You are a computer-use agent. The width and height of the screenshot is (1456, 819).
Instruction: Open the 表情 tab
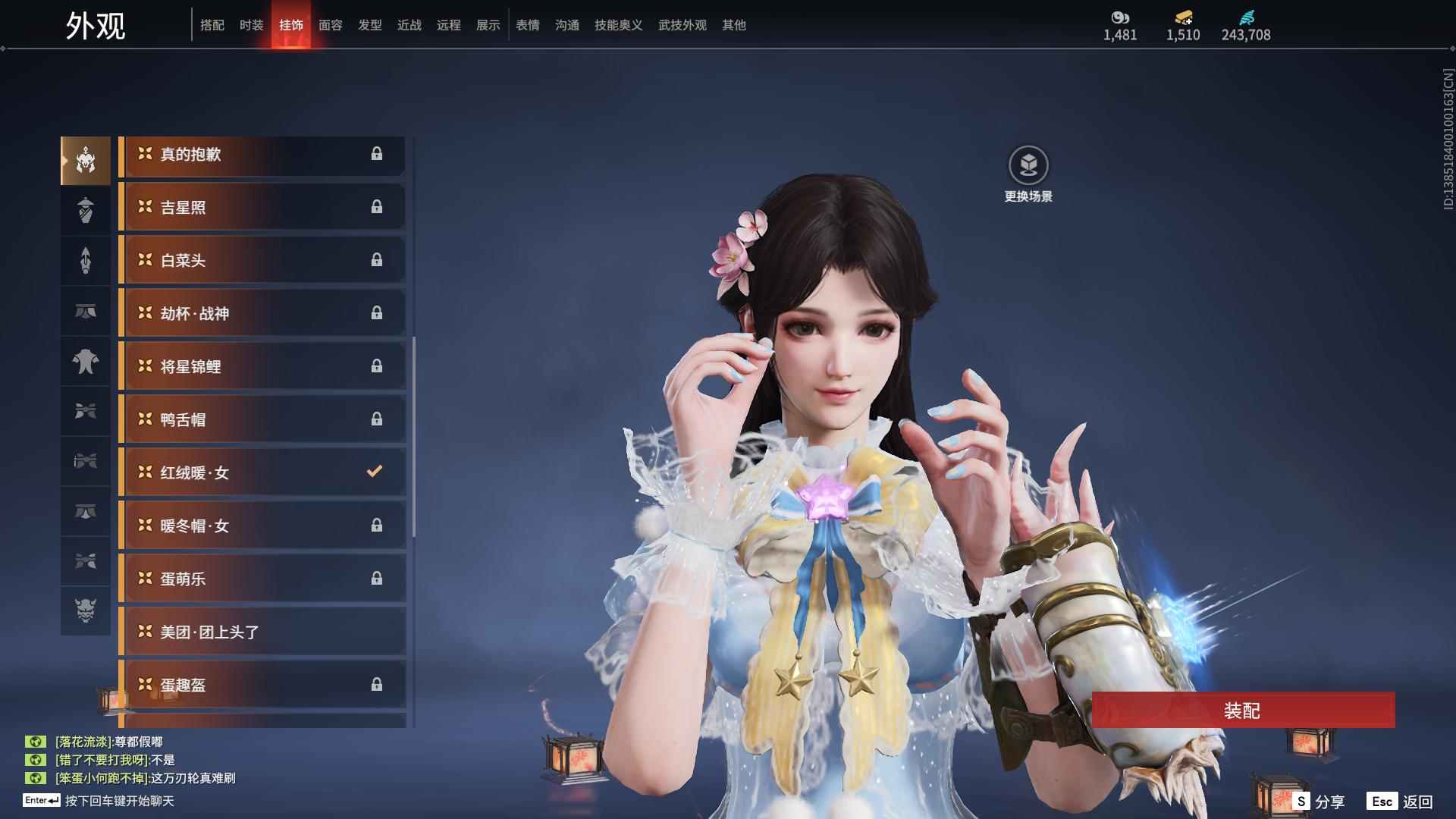(x=527, y=25)
